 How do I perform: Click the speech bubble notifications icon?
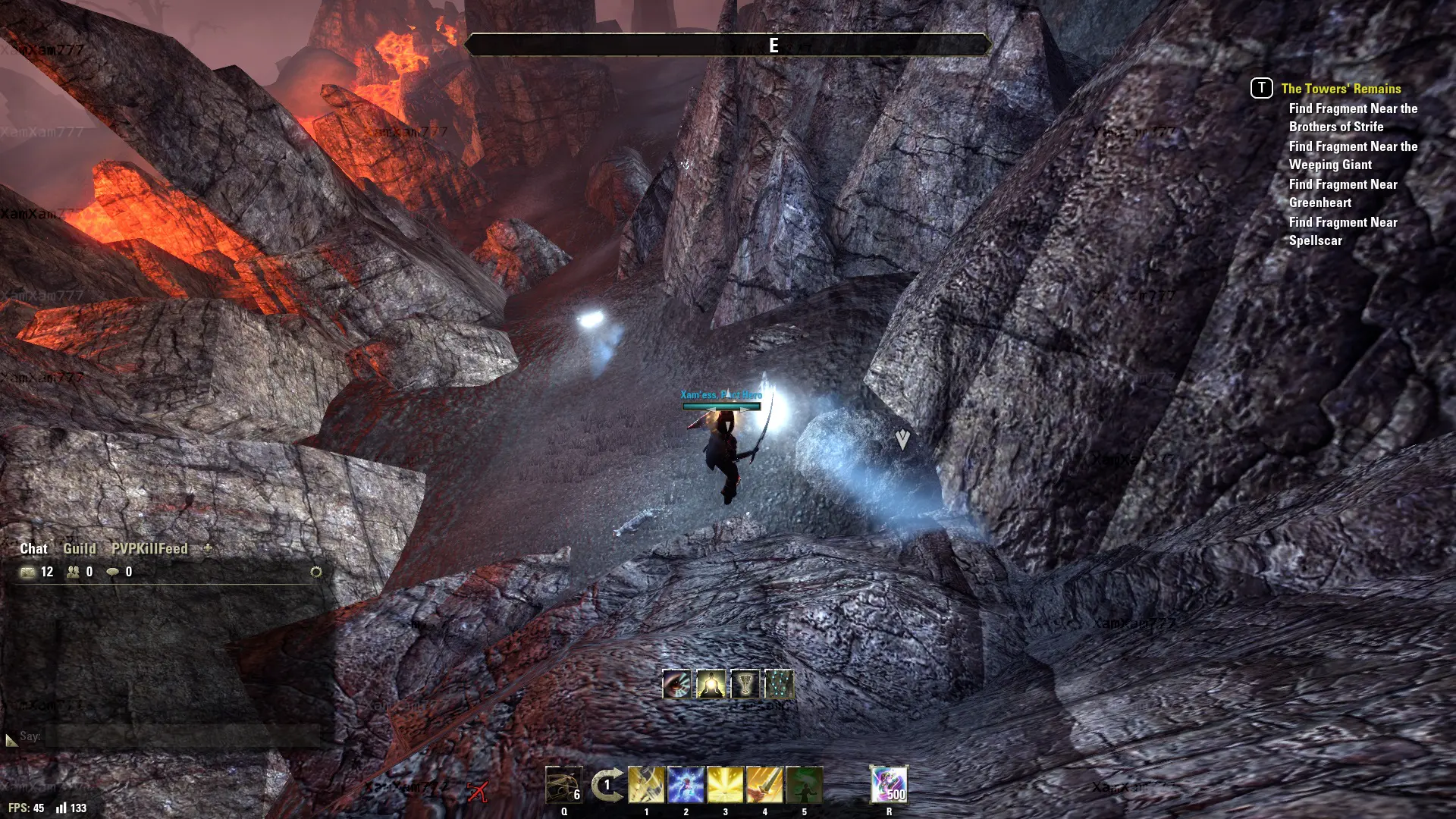(x=113, y=572)
